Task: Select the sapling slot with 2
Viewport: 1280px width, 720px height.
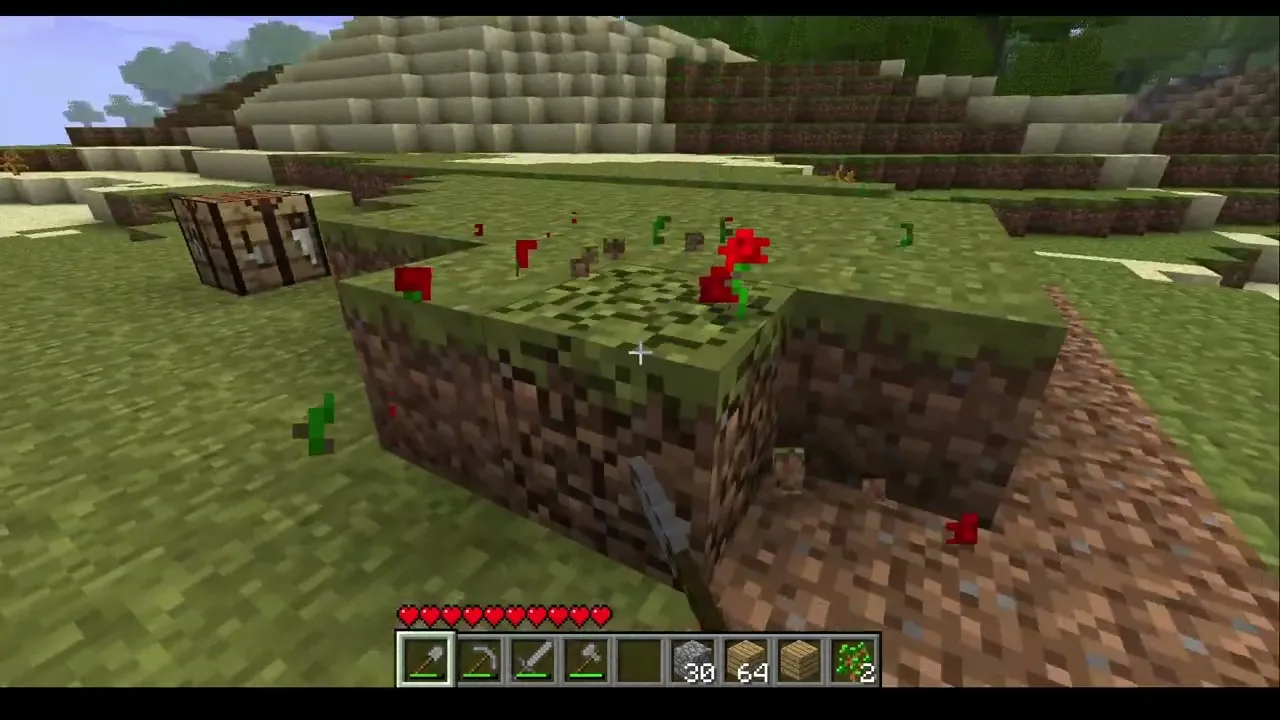Action: click(x=852, y=661)
